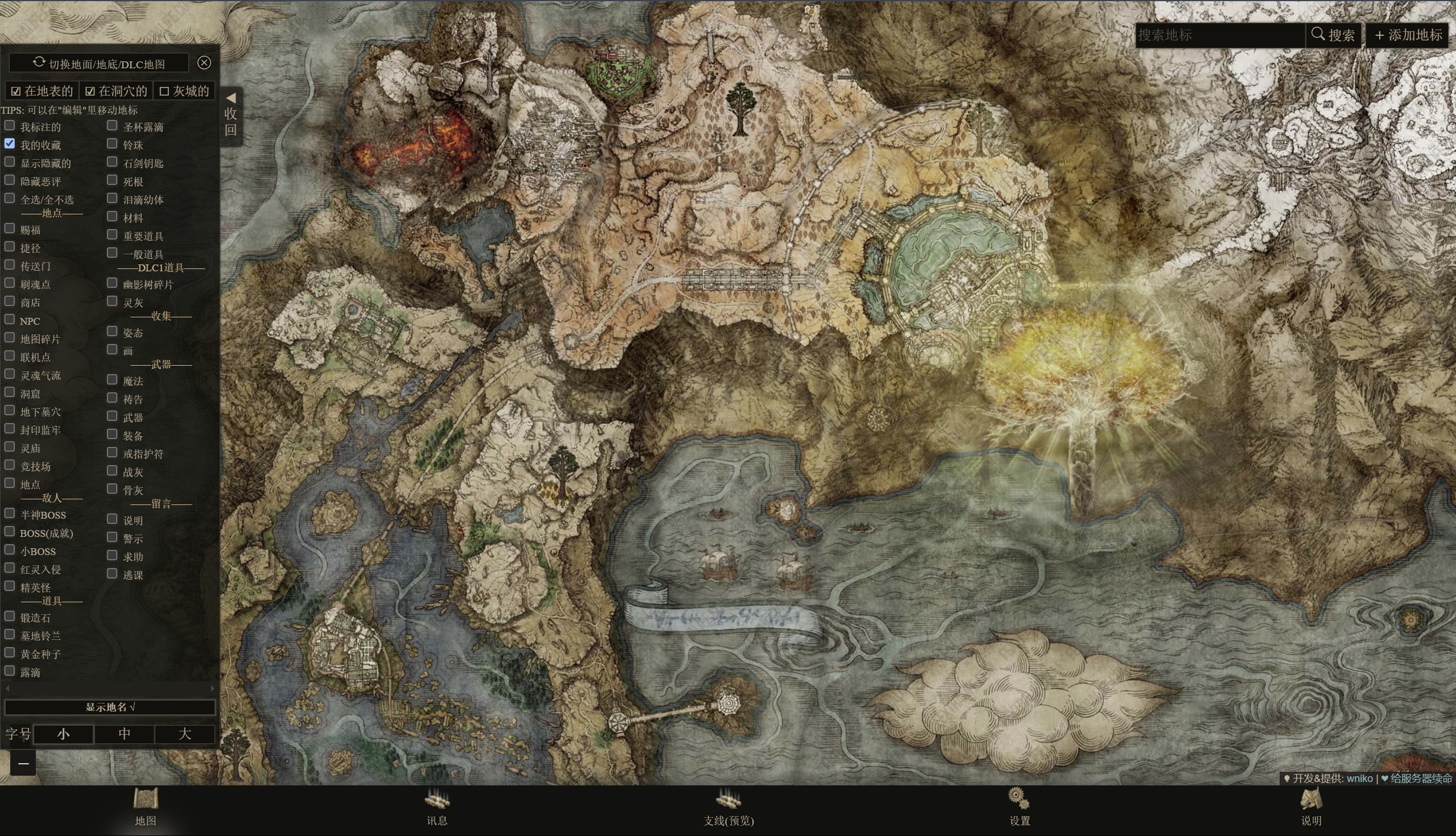
Task: Check the 半神BOSS filter
Action: pos(10,514)
